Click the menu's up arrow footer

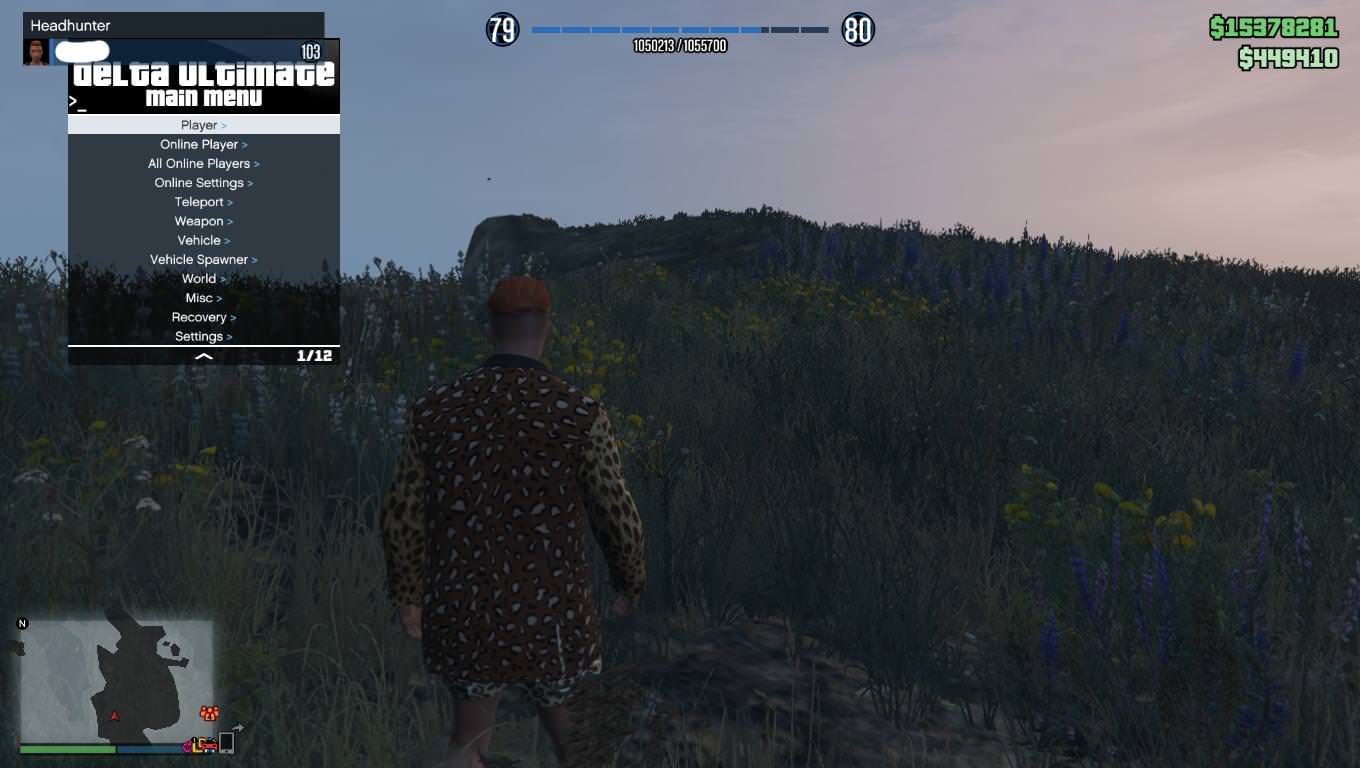[x=203, y=356]
